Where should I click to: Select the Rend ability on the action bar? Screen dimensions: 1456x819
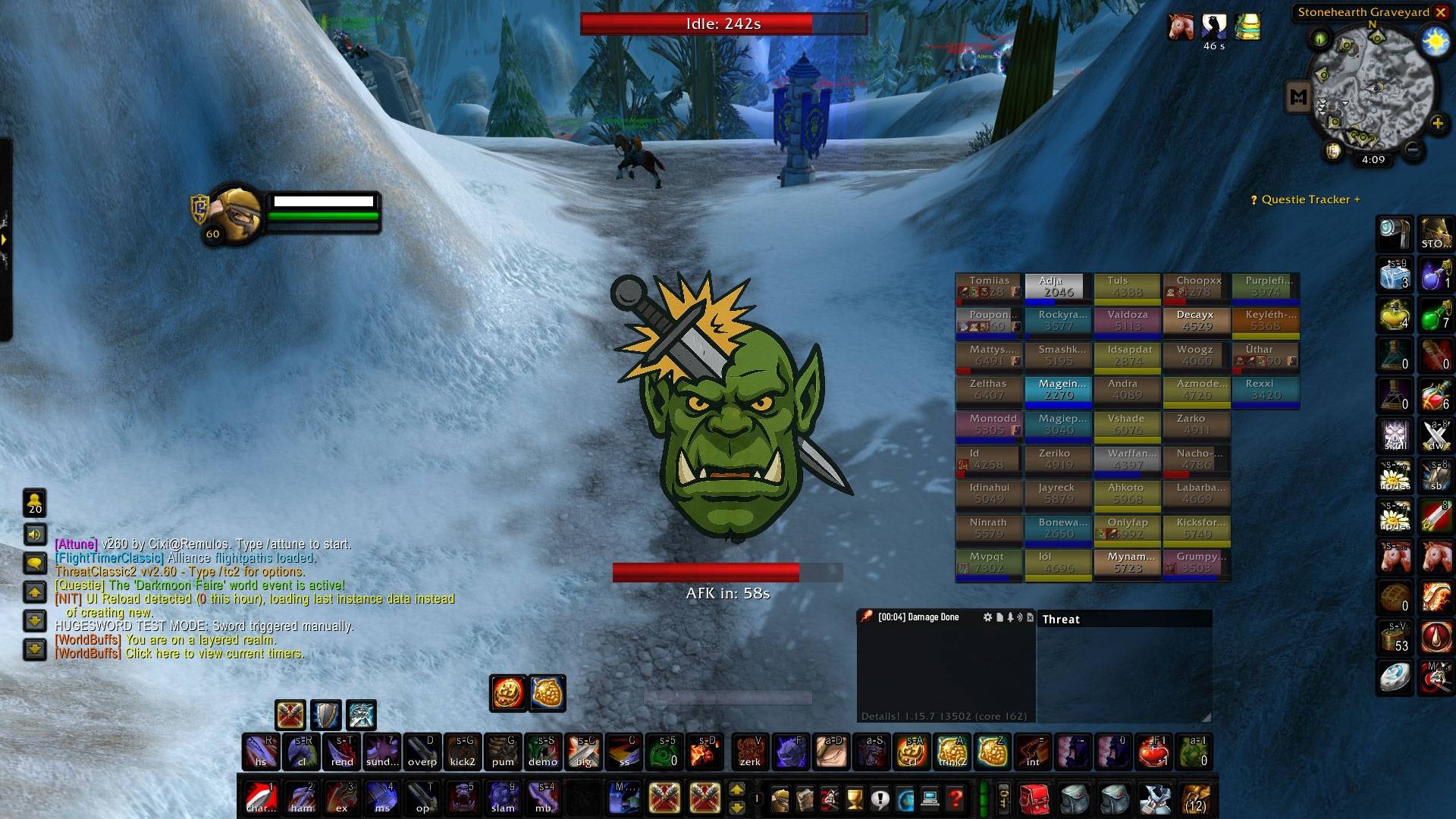click(x=341, y=752)
